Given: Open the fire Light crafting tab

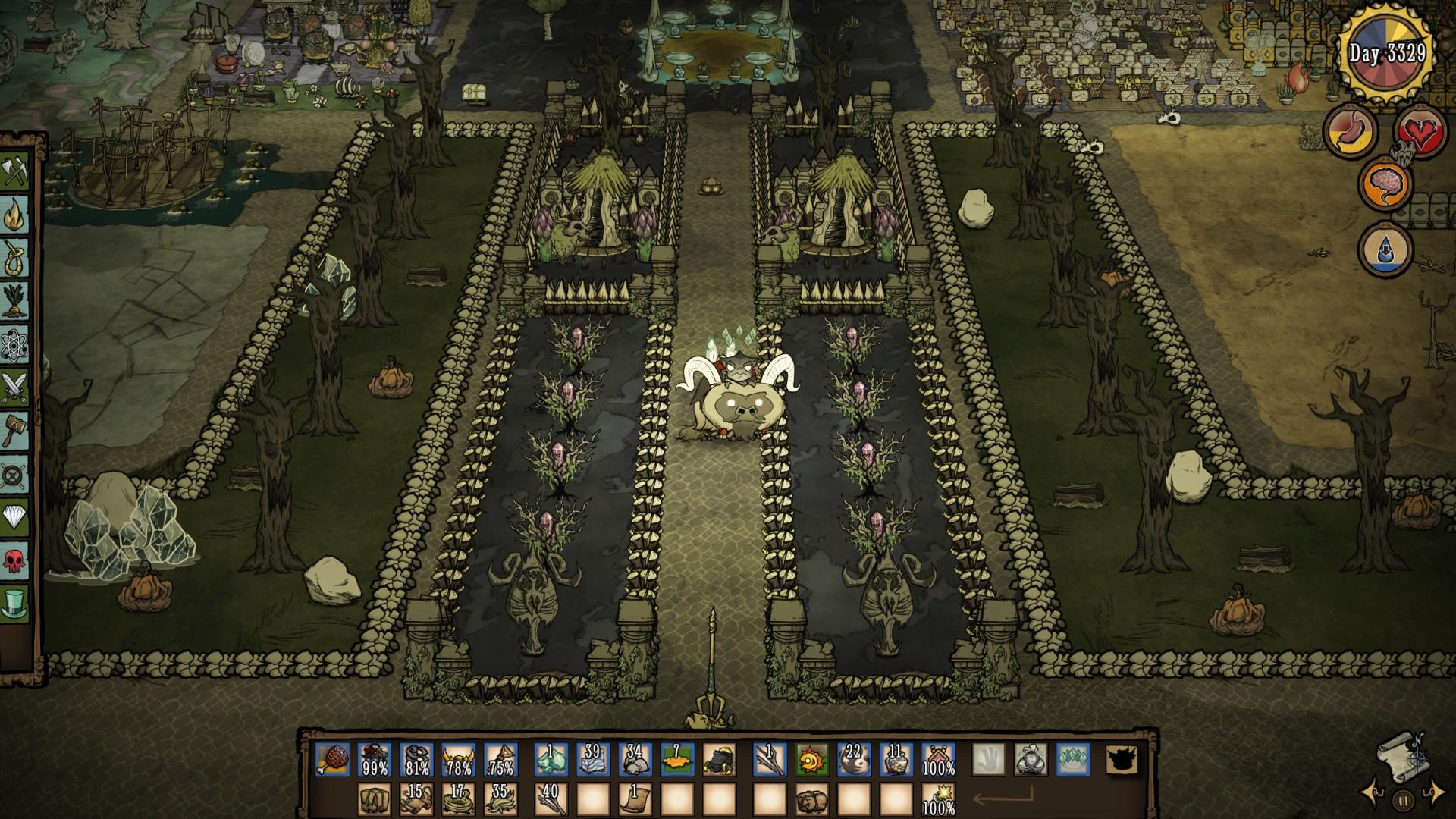Looking at the screenshot, I should tap(15, 216).
